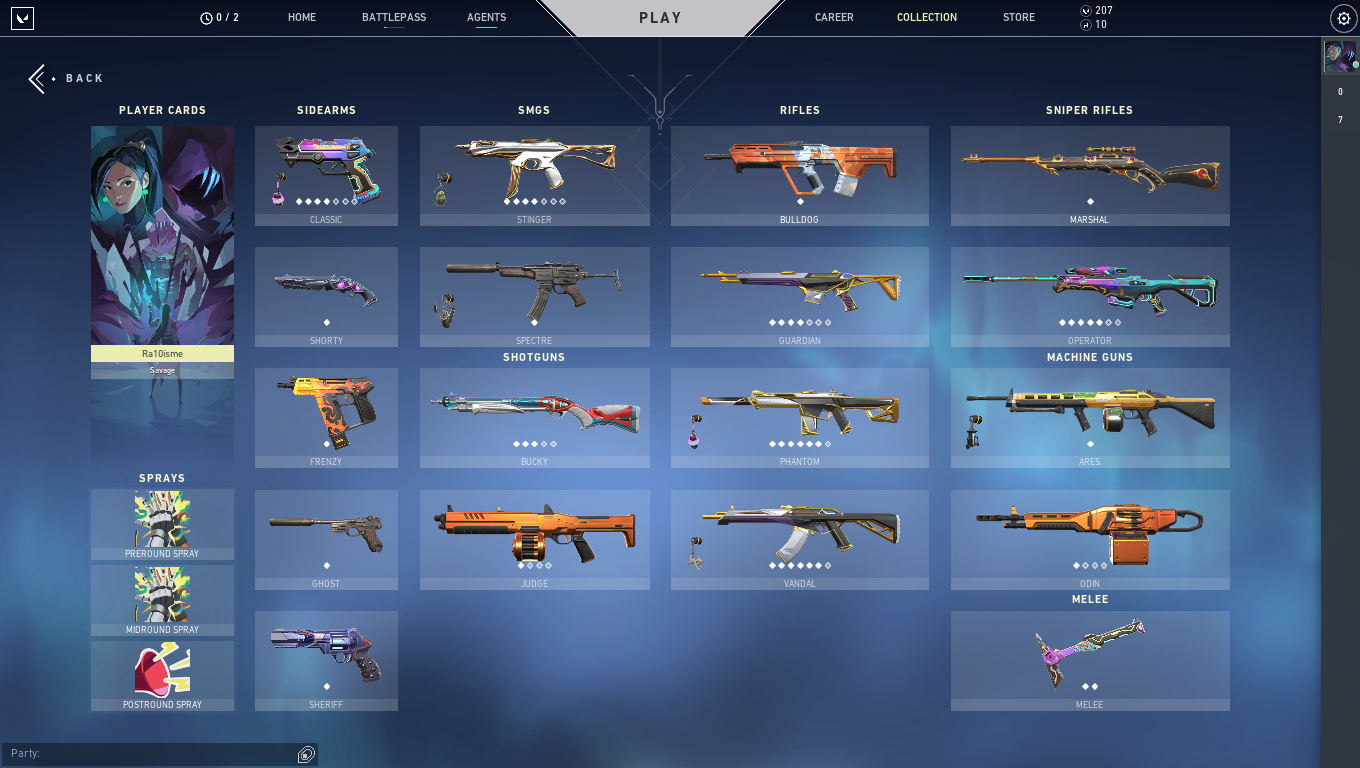Click the Valorant logo in the top-left corner

pyautogui.click(x=22, y=17)
